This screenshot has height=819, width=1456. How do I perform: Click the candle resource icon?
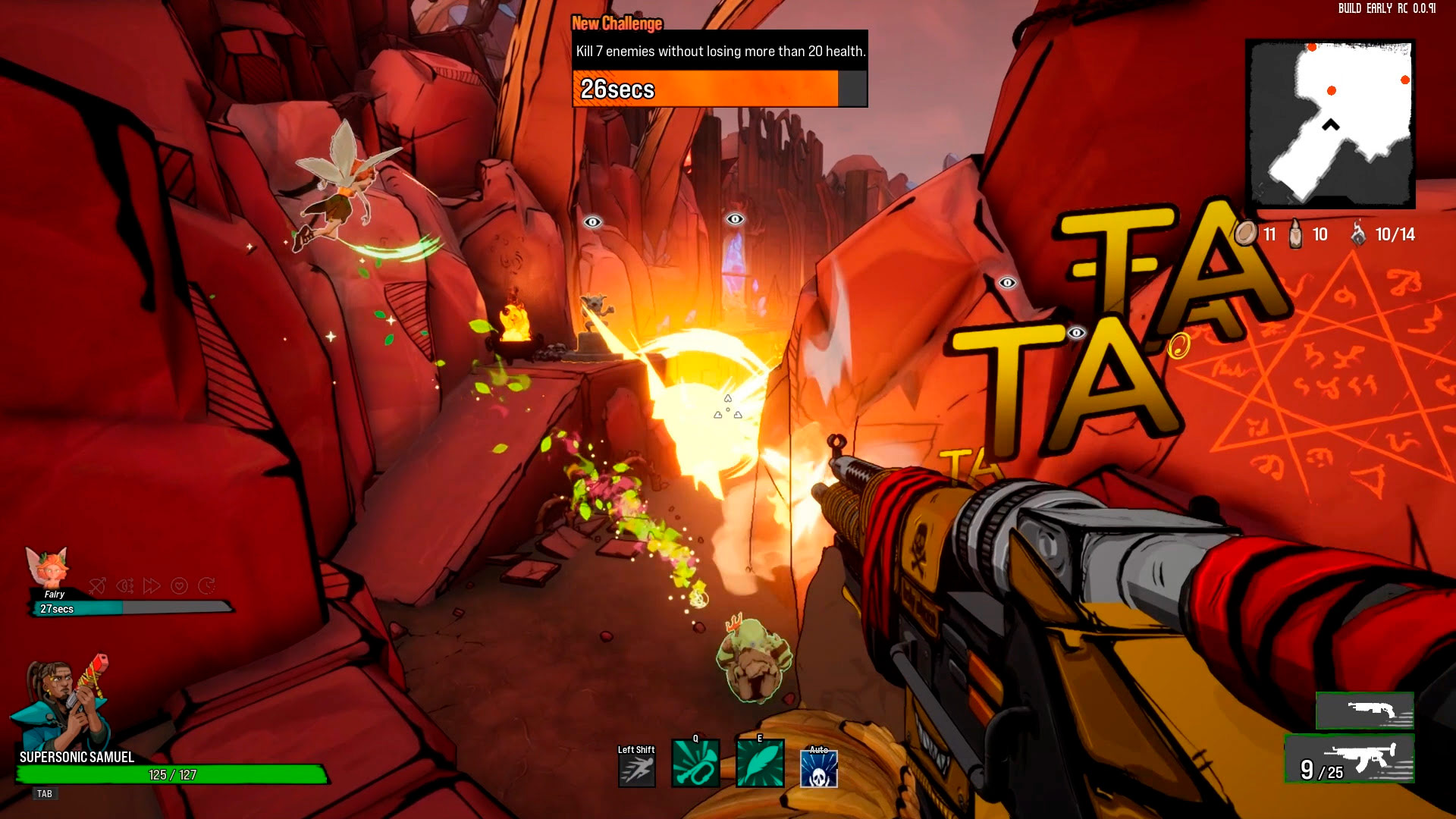pos(1295,234)
